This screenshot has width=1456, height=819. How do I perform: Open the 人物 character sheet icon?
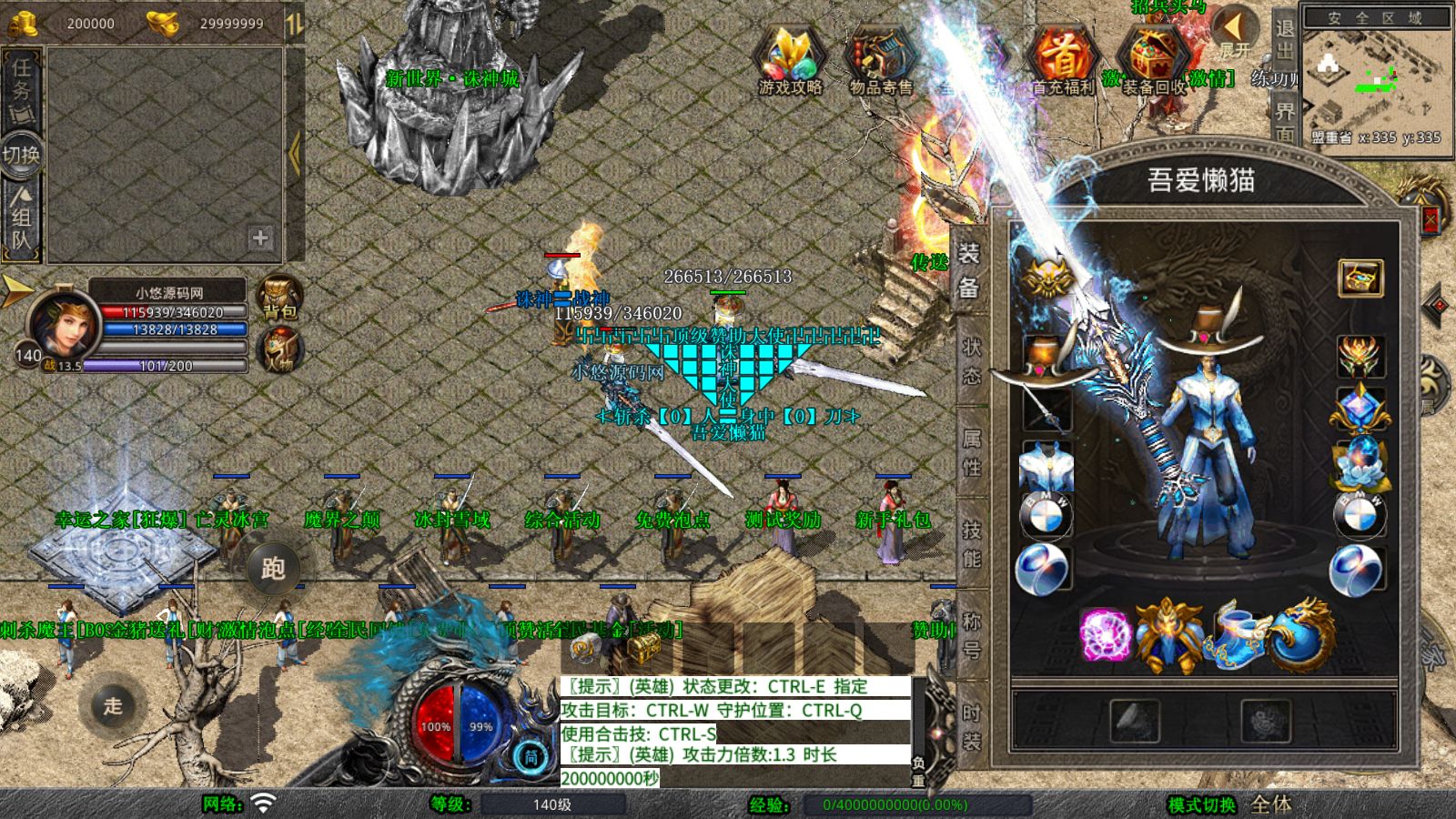(x=279, y=348)
